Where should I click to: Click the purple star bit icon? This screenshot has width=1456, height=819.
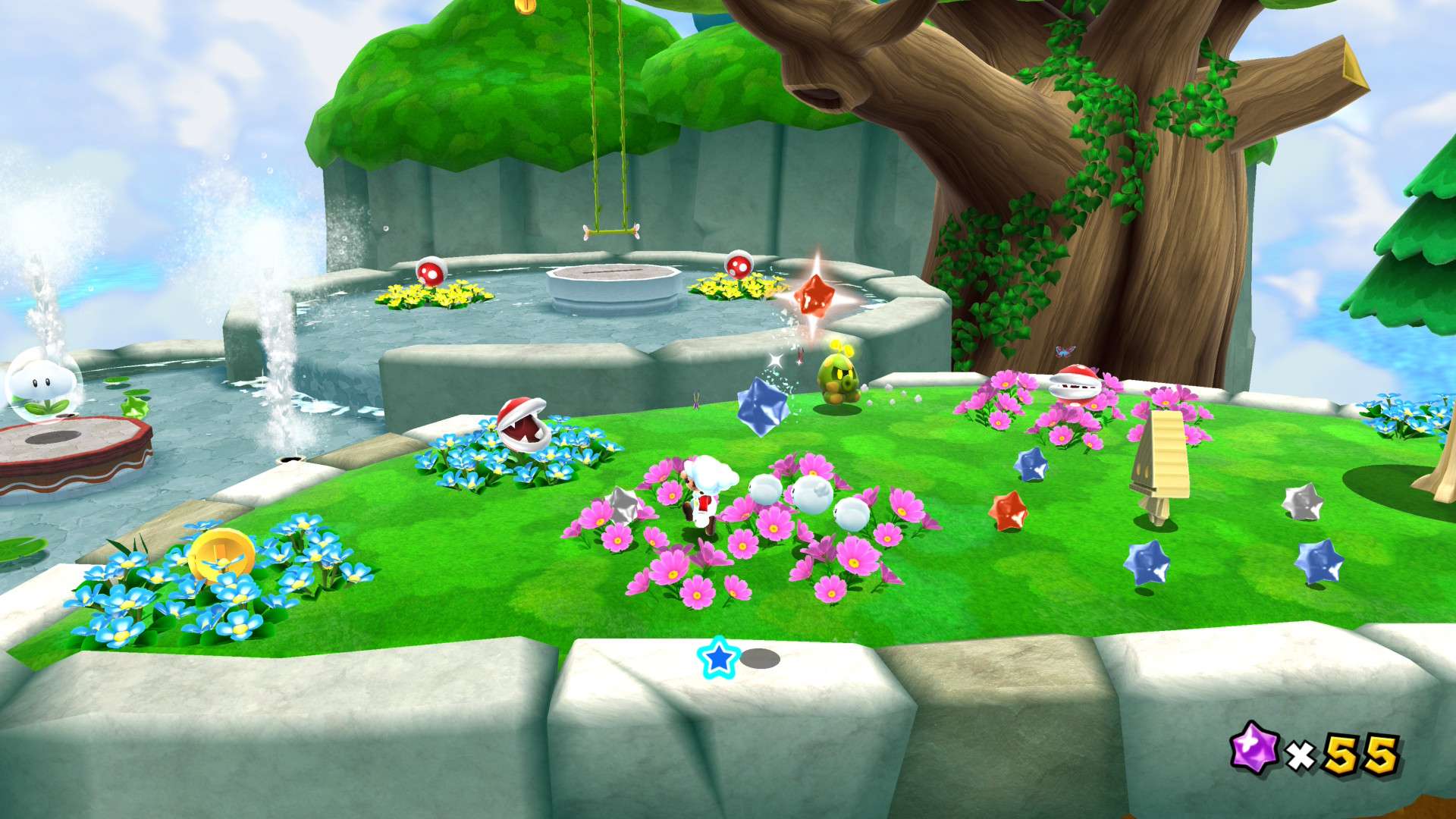[1254, 747]
